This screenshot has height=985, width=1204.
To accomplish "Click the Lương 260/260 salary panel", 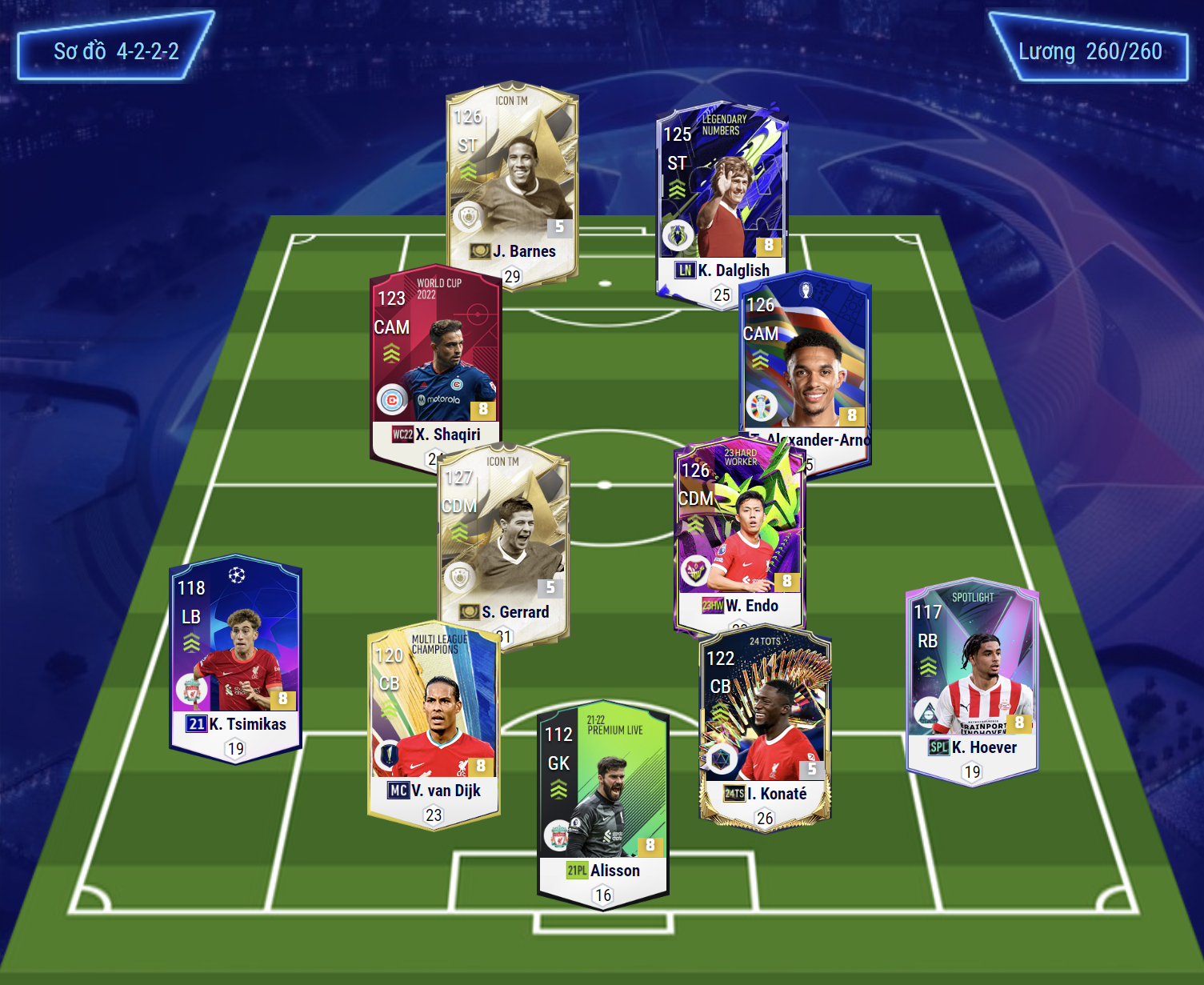I will click(1090, 51).
